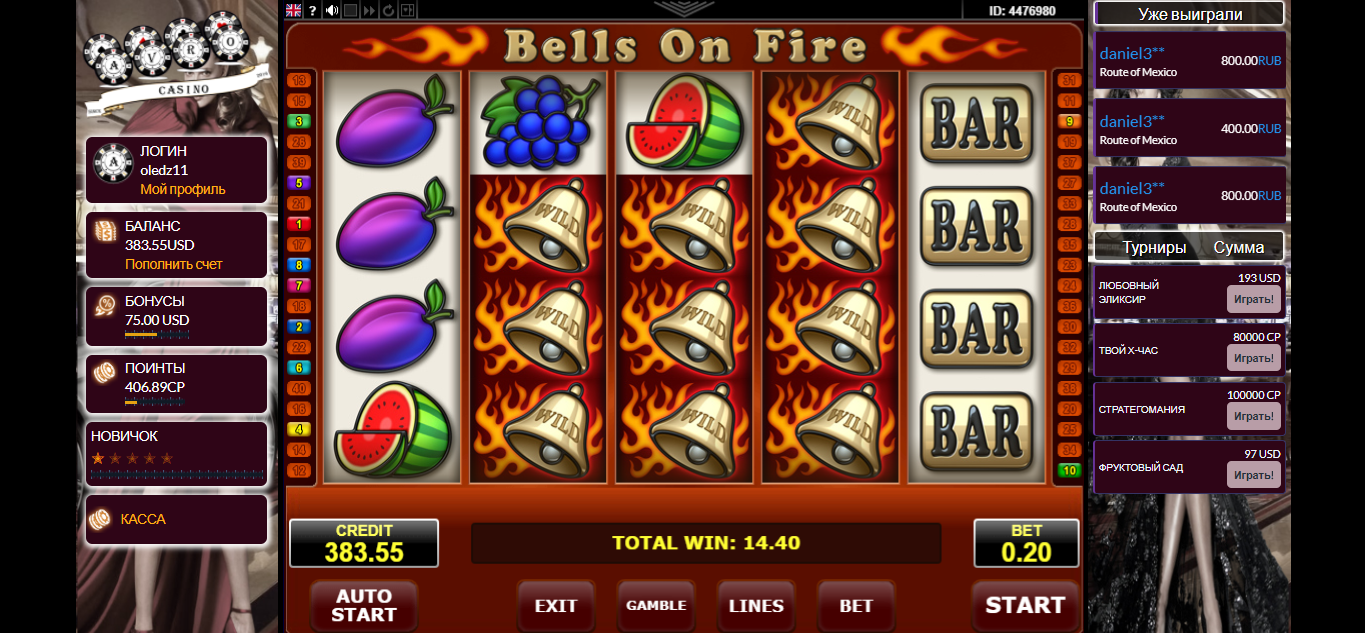The image size is (1365, 633).
Task: Spin the reels with the START button
Action: pyautogui.click(x=1025, y=605)
